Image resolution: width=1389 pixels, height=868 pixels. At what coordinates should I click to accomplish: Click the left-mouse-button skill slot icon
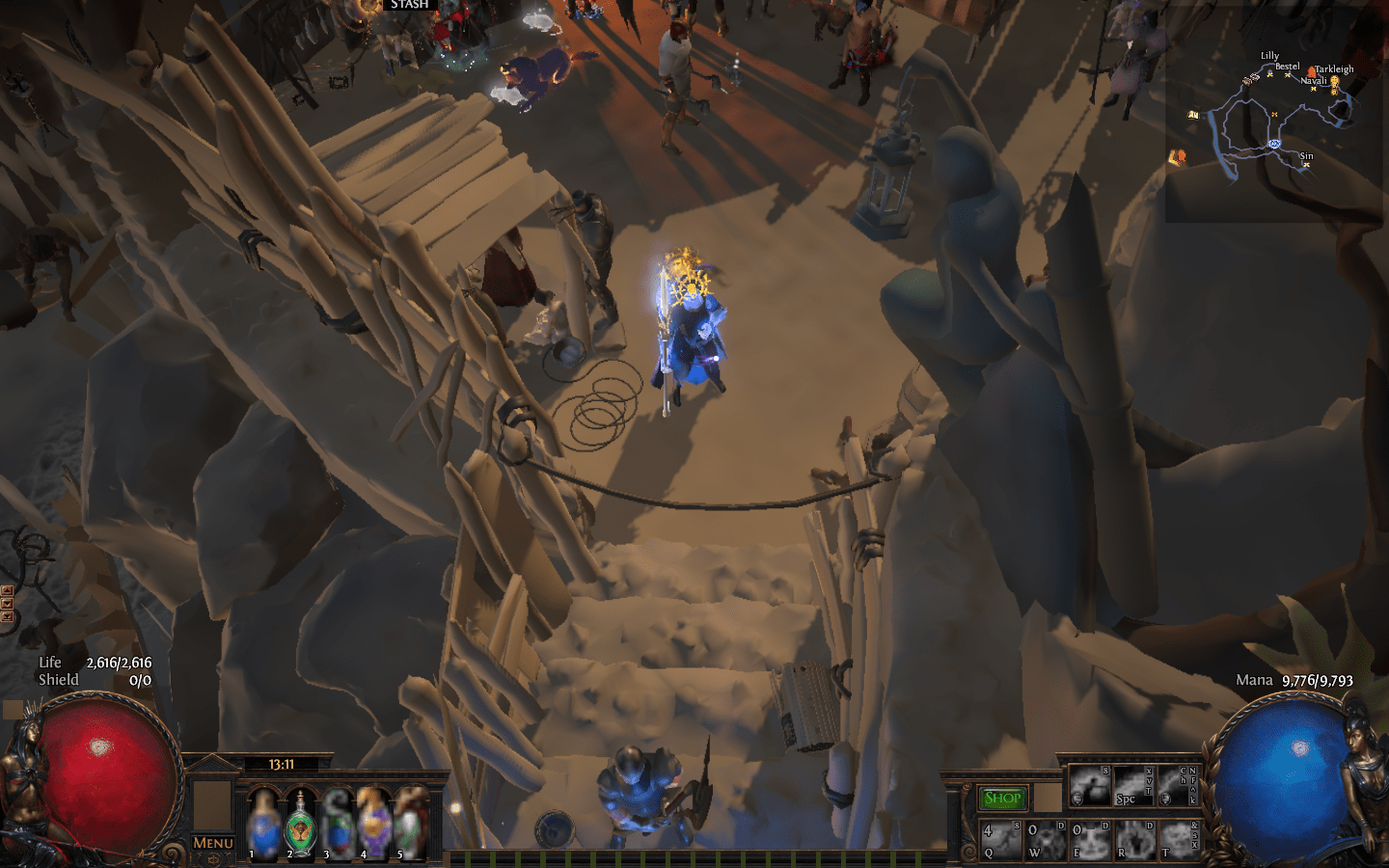pos(1091,785)
